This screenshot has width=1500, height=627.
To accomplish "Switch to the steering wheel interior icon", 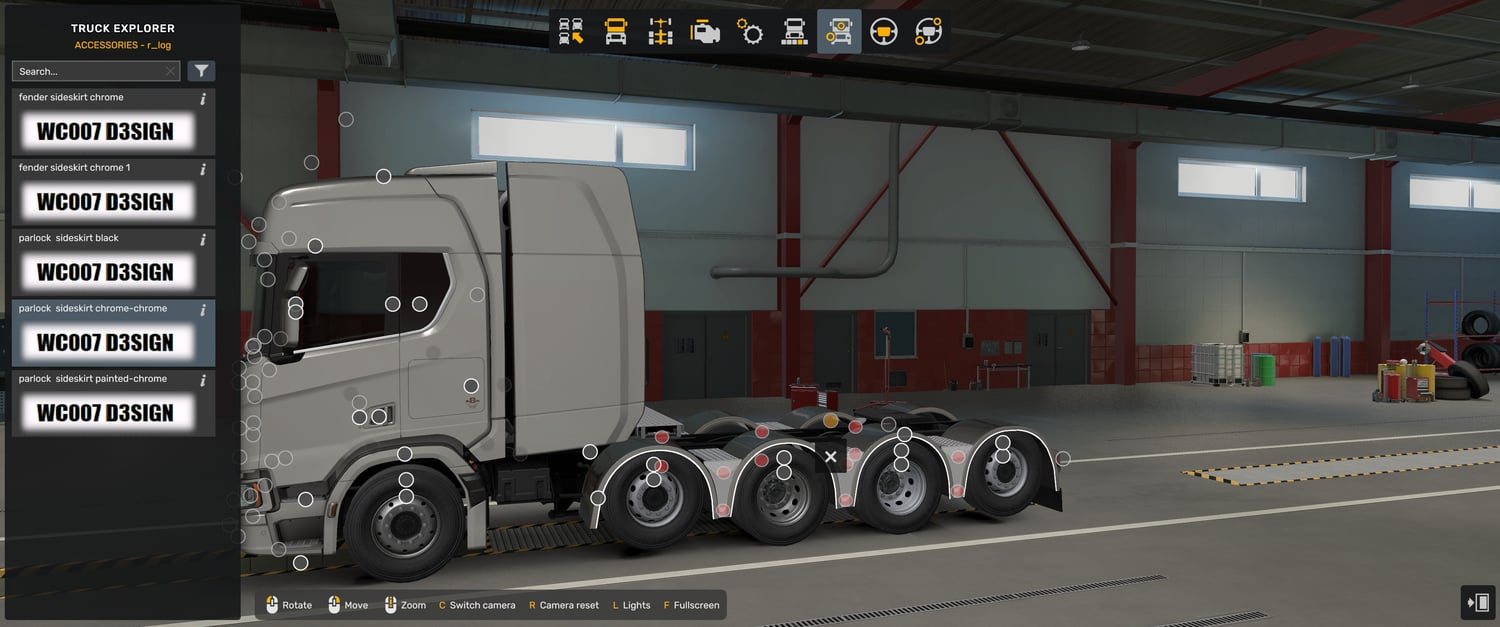I will 883,32.
